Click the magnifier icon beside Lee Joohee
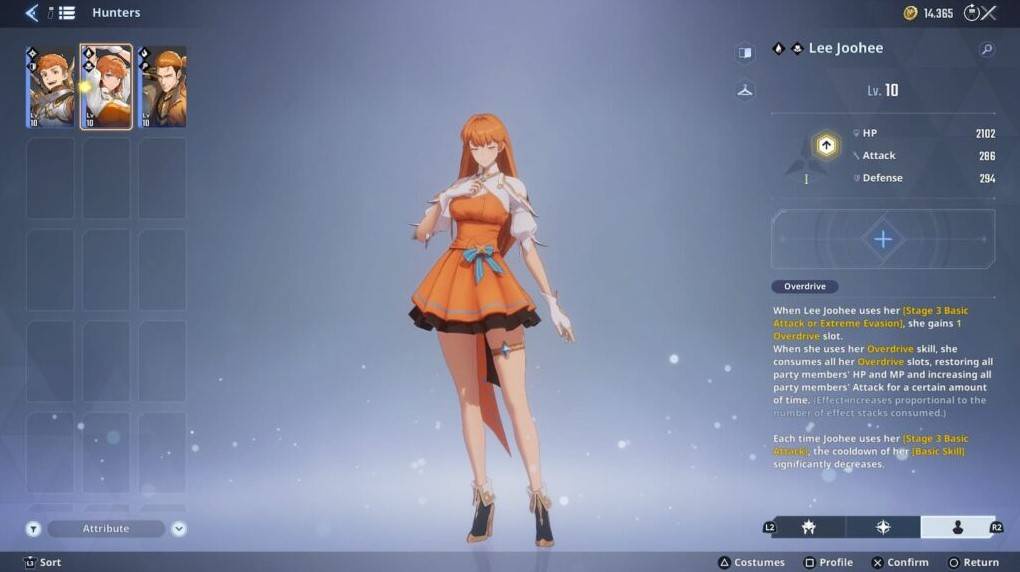The height and width of the screenshot is (572, 1020). click(x=986, y=49)
